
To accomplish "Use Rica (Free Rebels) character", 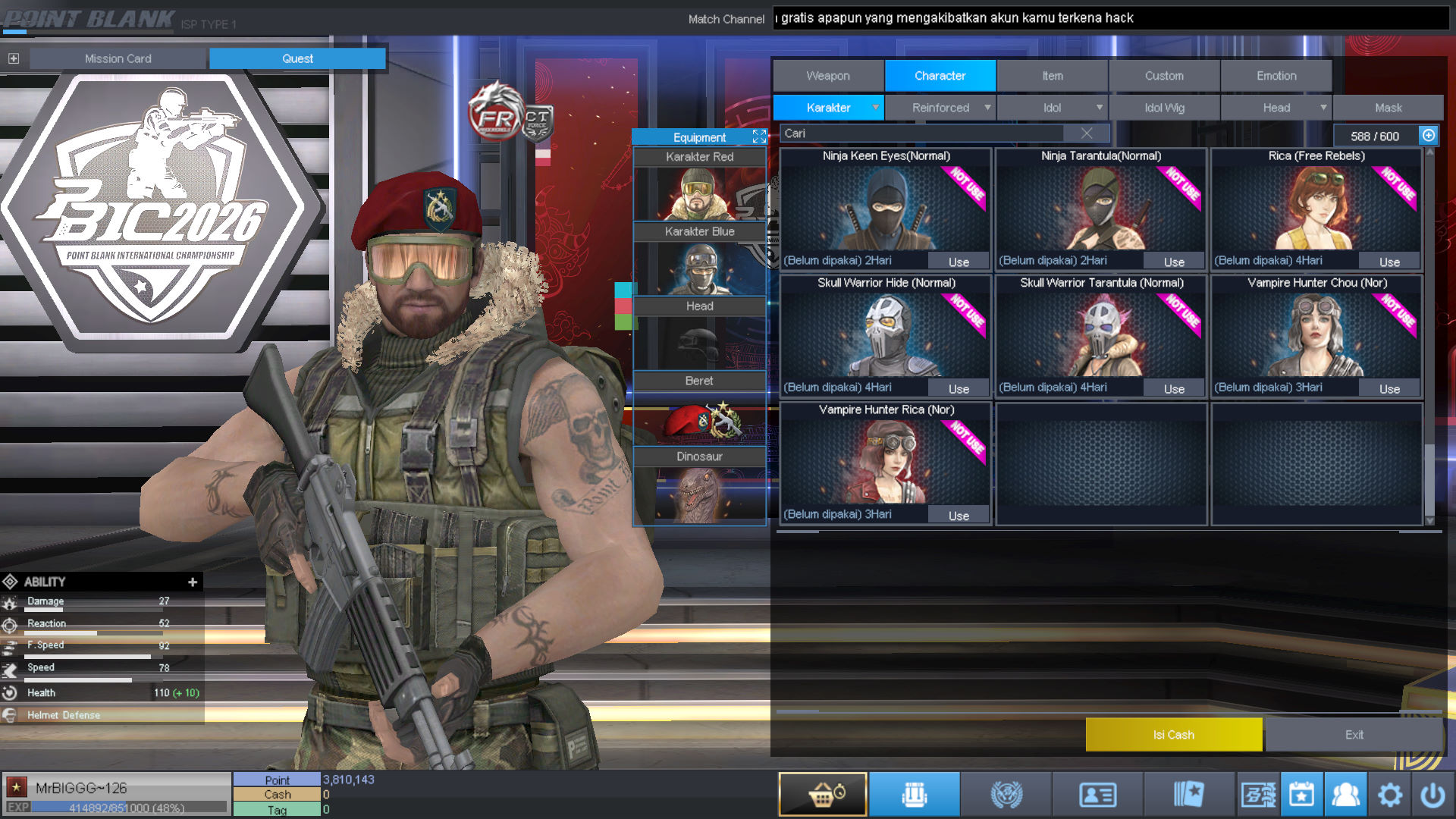I will tap(1389, 262).
